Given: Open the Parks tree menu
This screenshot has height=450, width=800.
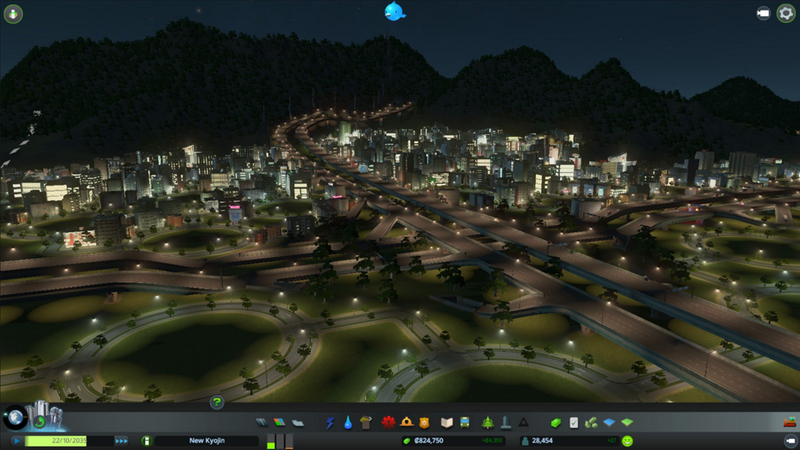Looking at the screenshot, I should pyautogui.click(x=487, y=423).
